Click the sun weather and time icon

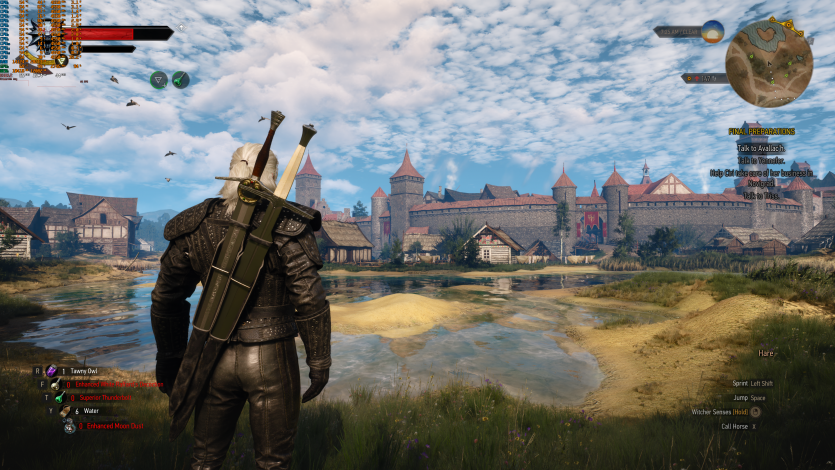(712, 31)
